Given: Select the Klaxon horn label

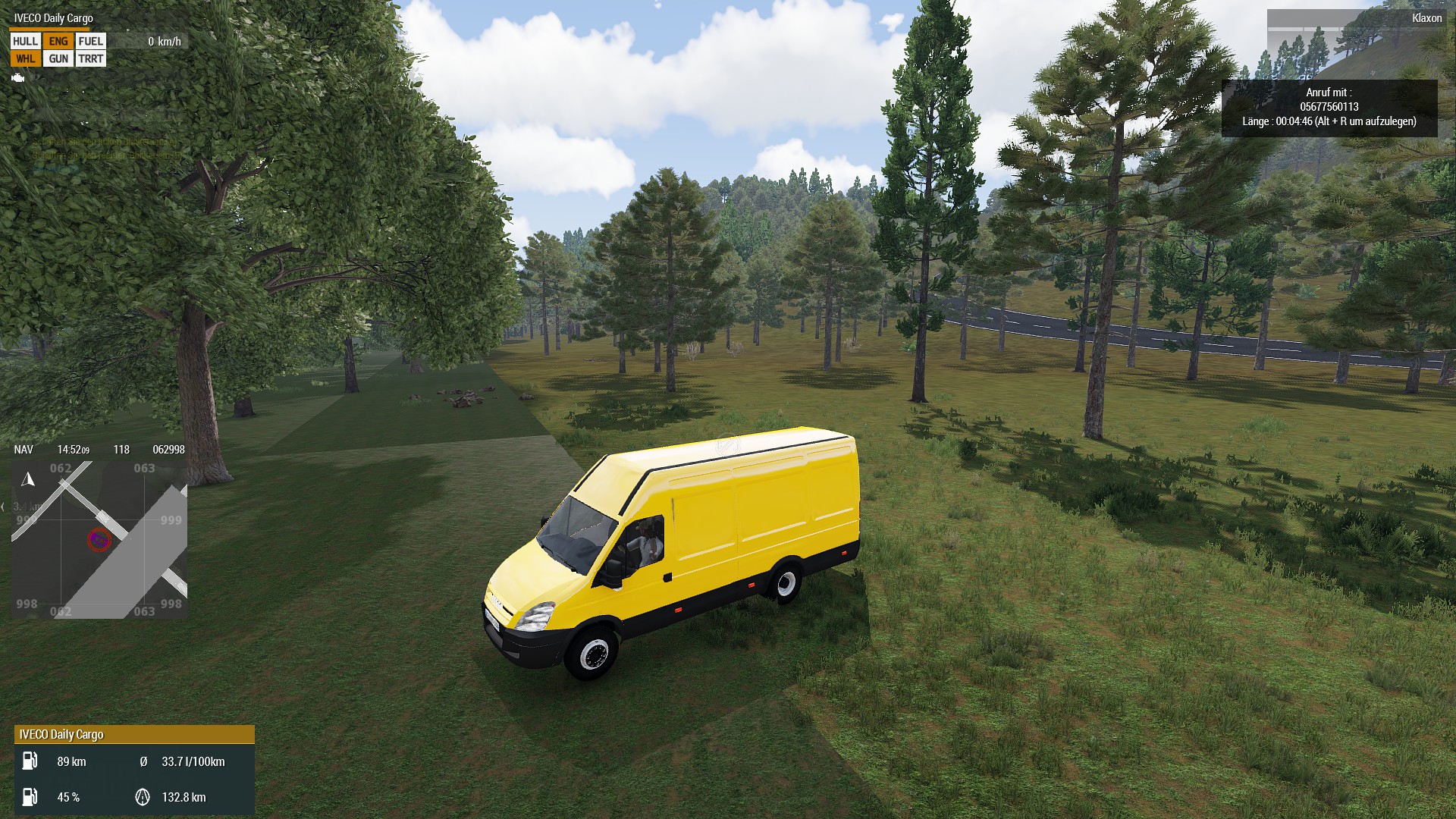Looking at the screenshot, I should click(1426, 18).
